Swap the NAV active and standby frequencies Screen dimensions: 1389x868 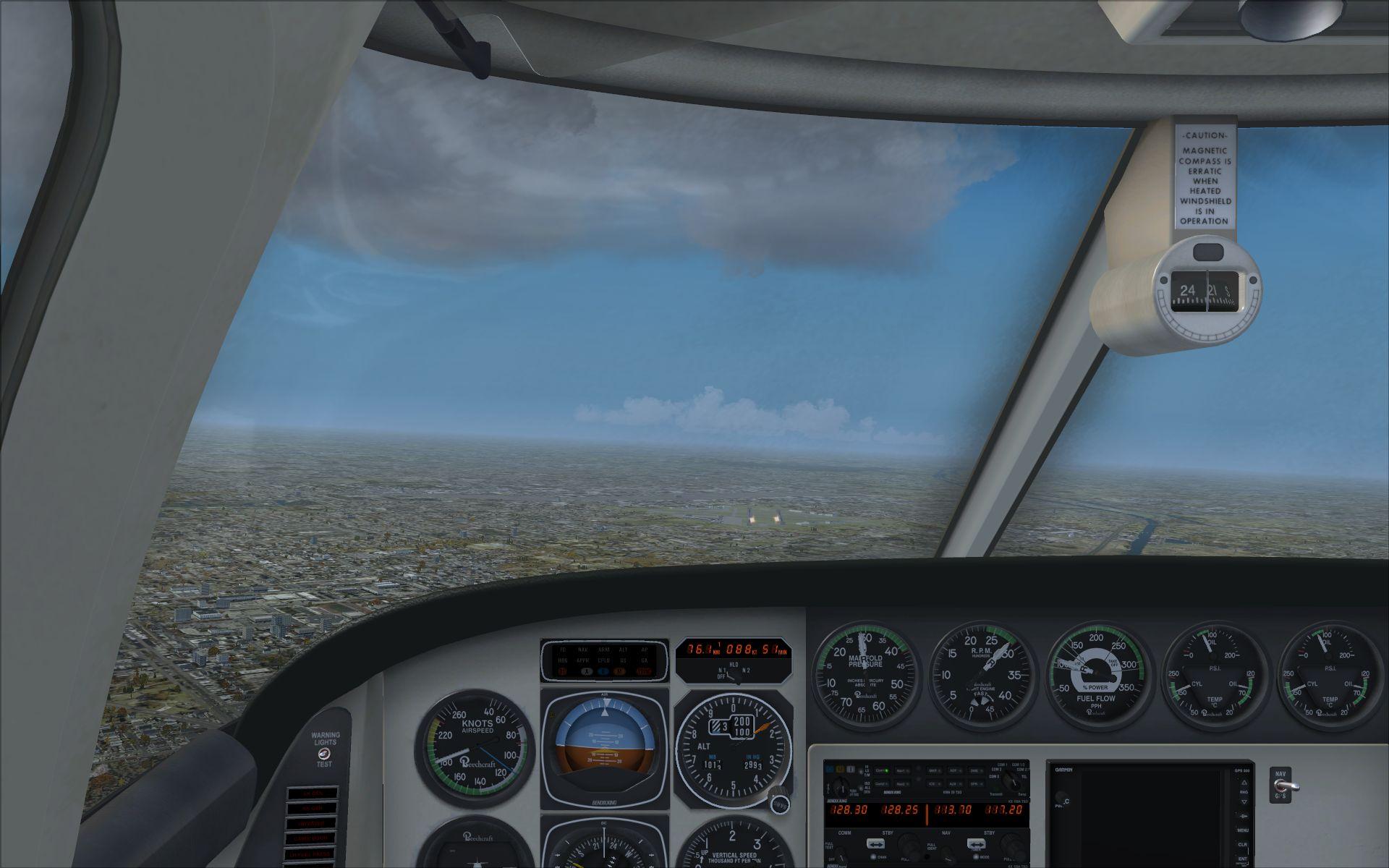point(976,843)
